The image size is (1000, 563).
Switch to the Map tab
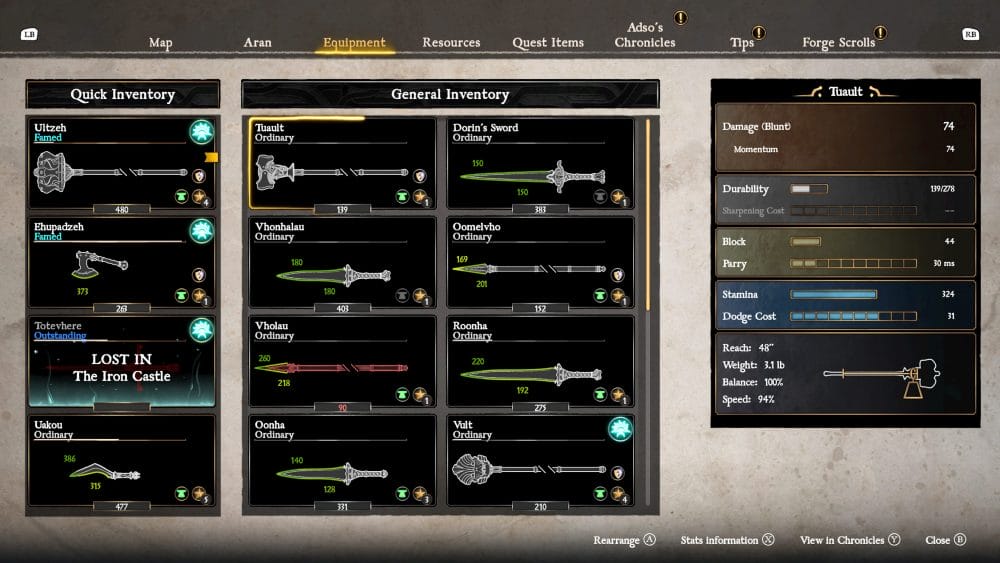[x=160, y=43]
